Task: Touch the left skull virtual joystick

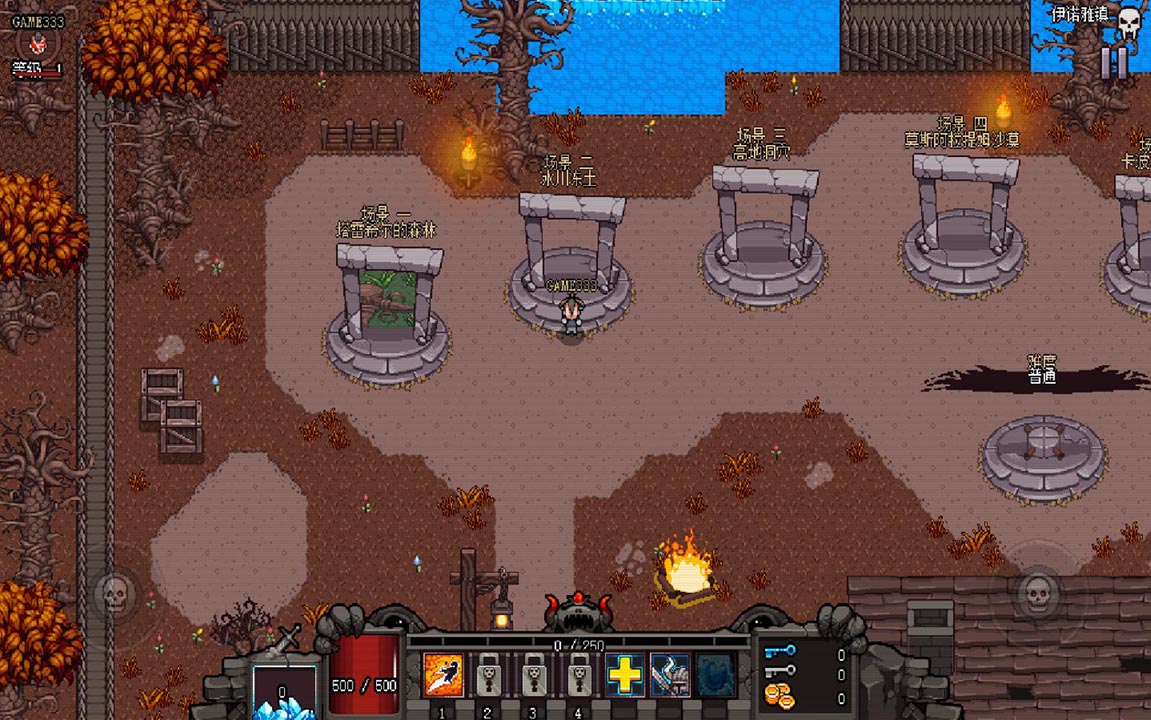Action: pos(115,594)
